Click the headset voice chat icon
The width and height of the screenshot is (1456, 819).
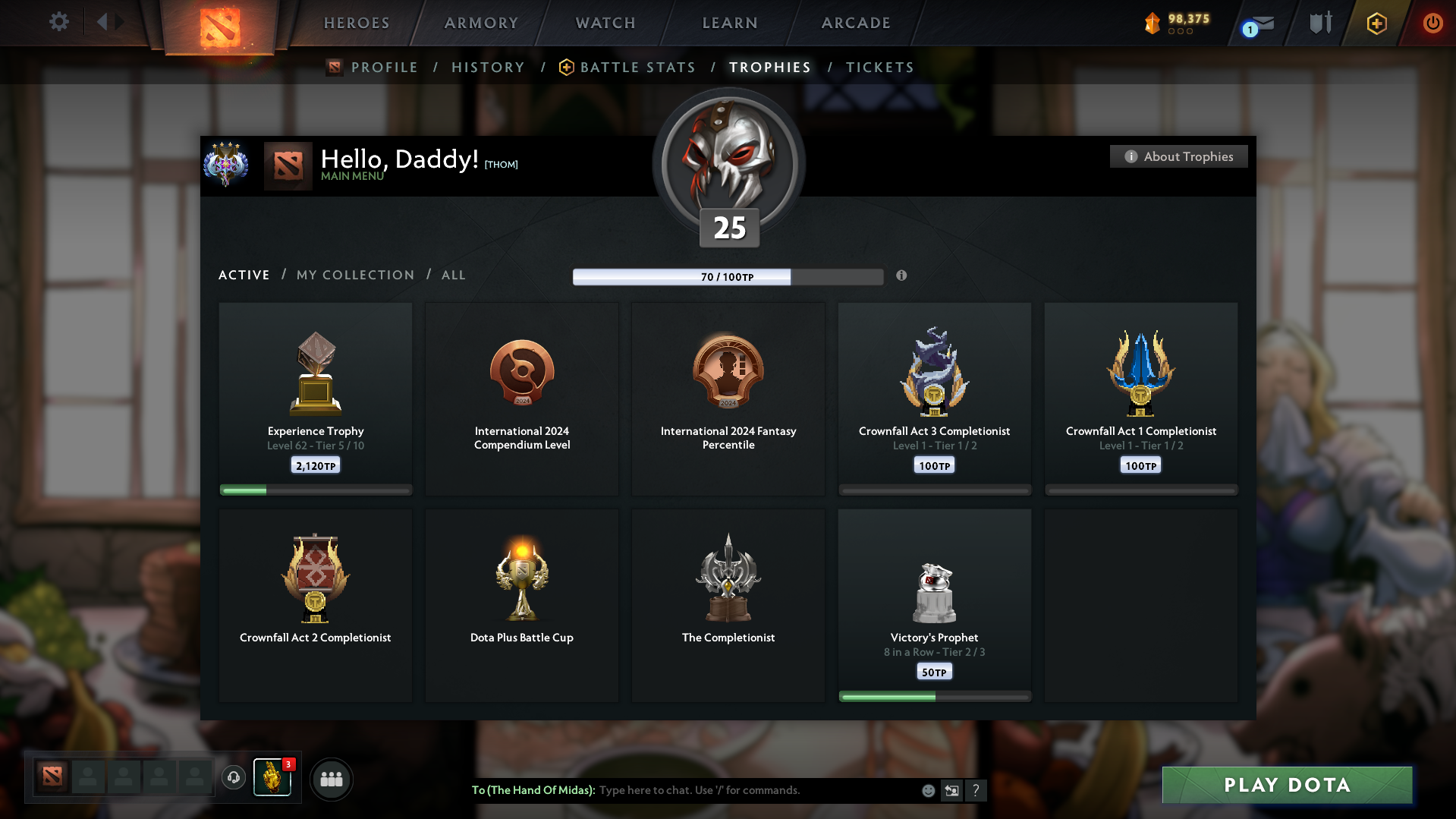(x=233, y=777)
